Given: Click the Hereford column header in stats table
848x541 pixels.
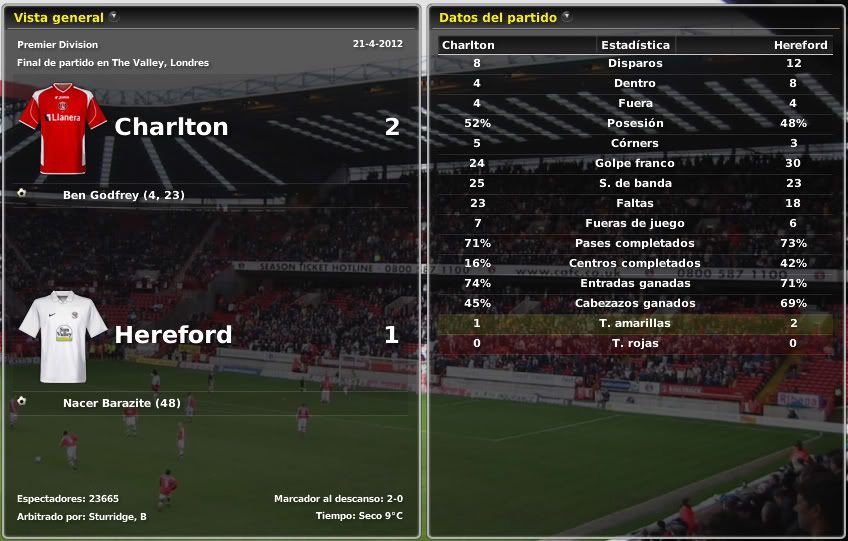Looking at the screenshot, I should point(800,45).
